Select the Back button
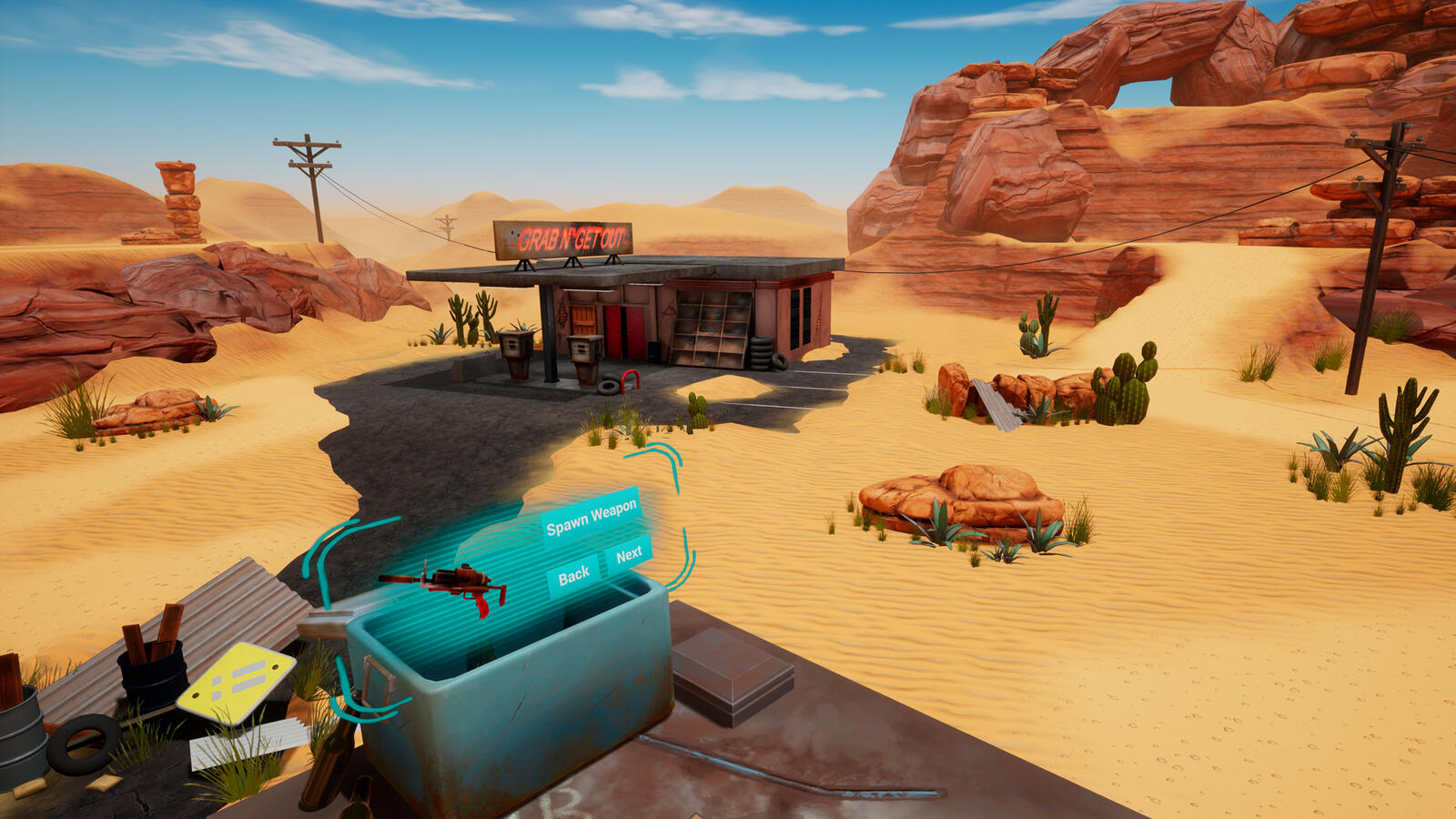 (573, 576)
